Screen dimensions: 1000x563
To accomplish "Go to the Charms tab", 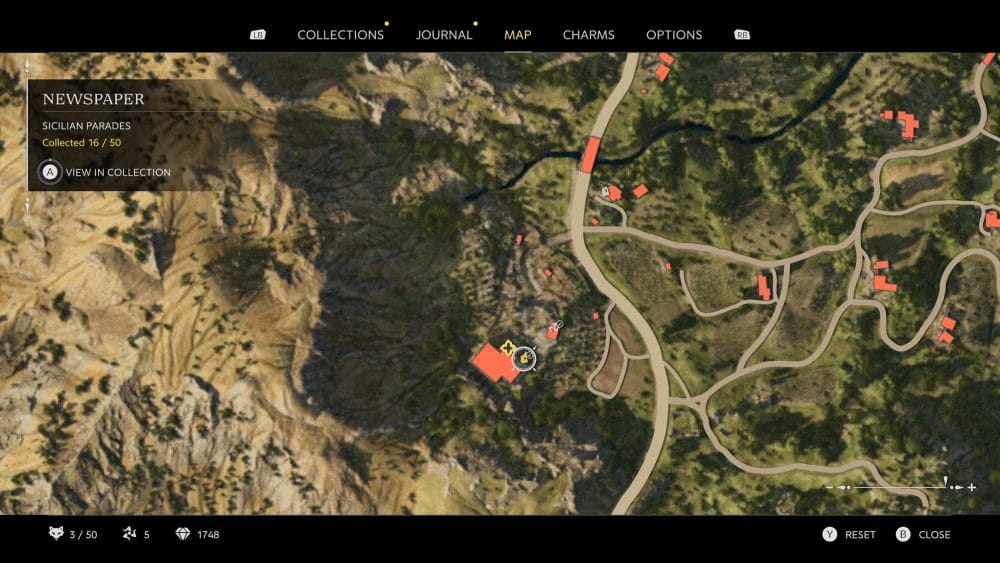I will pos(588,35).
